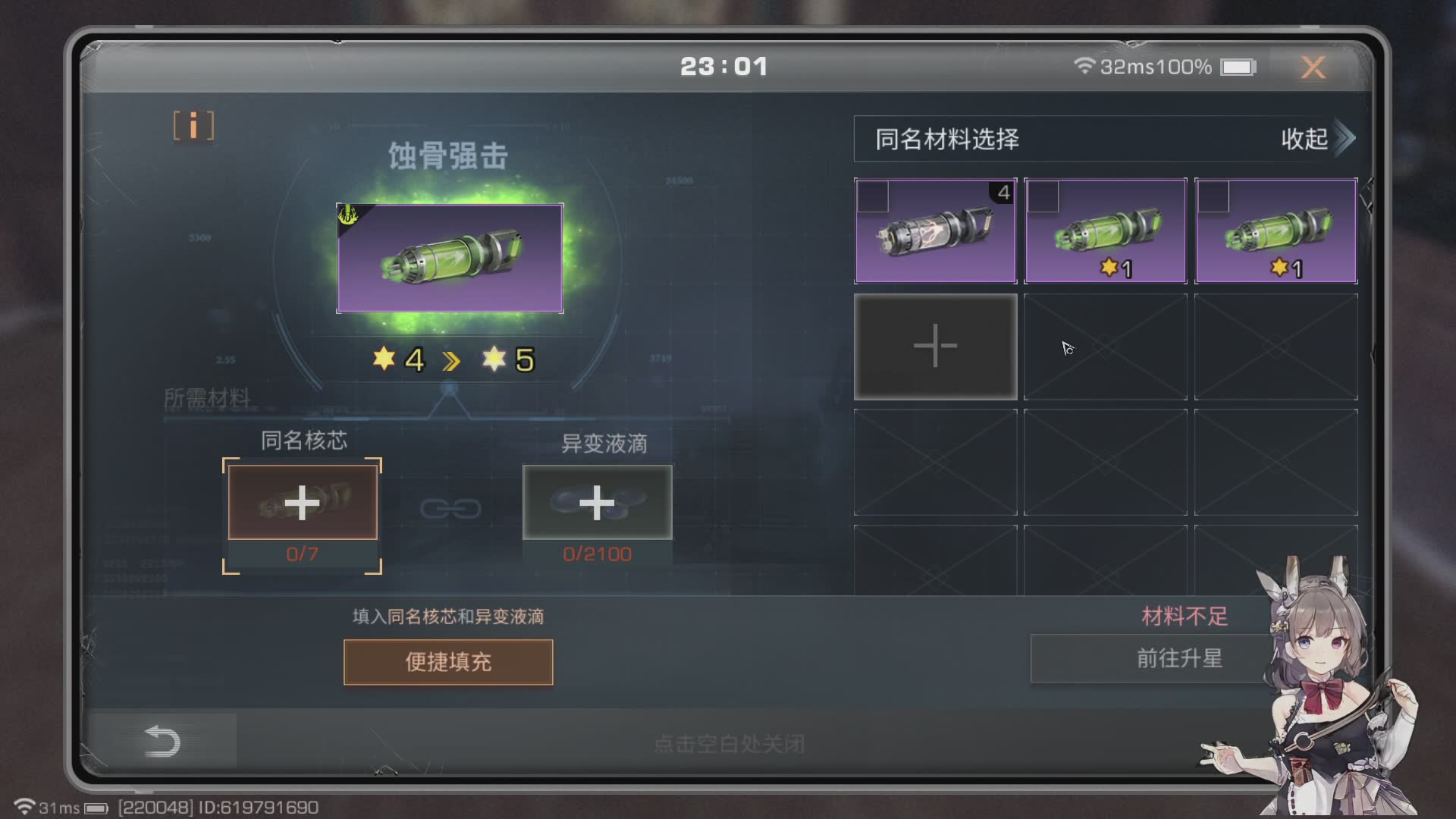Image resolution: width=1456 pixels, height=819 pixels.
Task: Go back with the return arrow
Action: click(x=162, y=741)
